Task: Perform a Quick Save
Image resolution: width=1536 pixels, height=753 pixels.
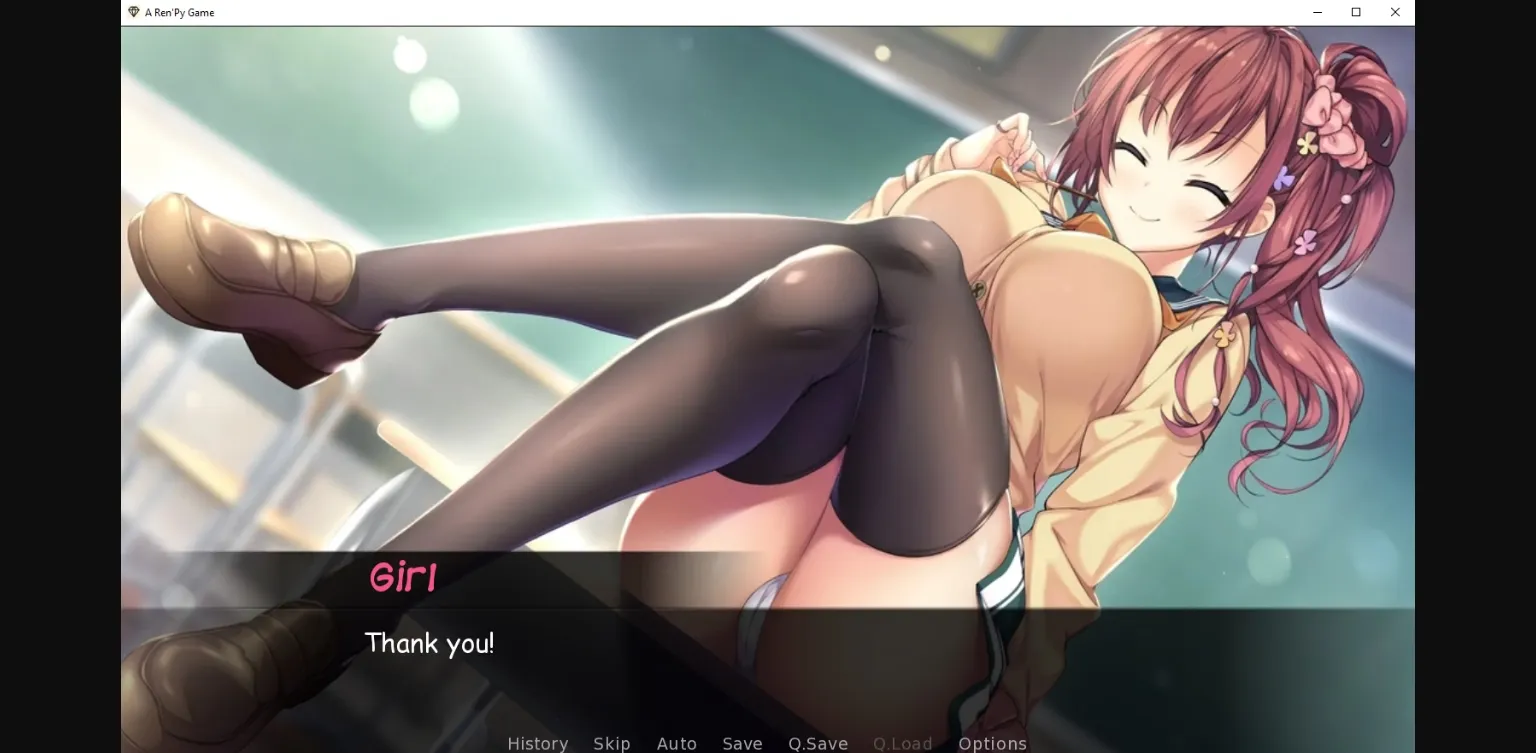Action: point(817,744)
